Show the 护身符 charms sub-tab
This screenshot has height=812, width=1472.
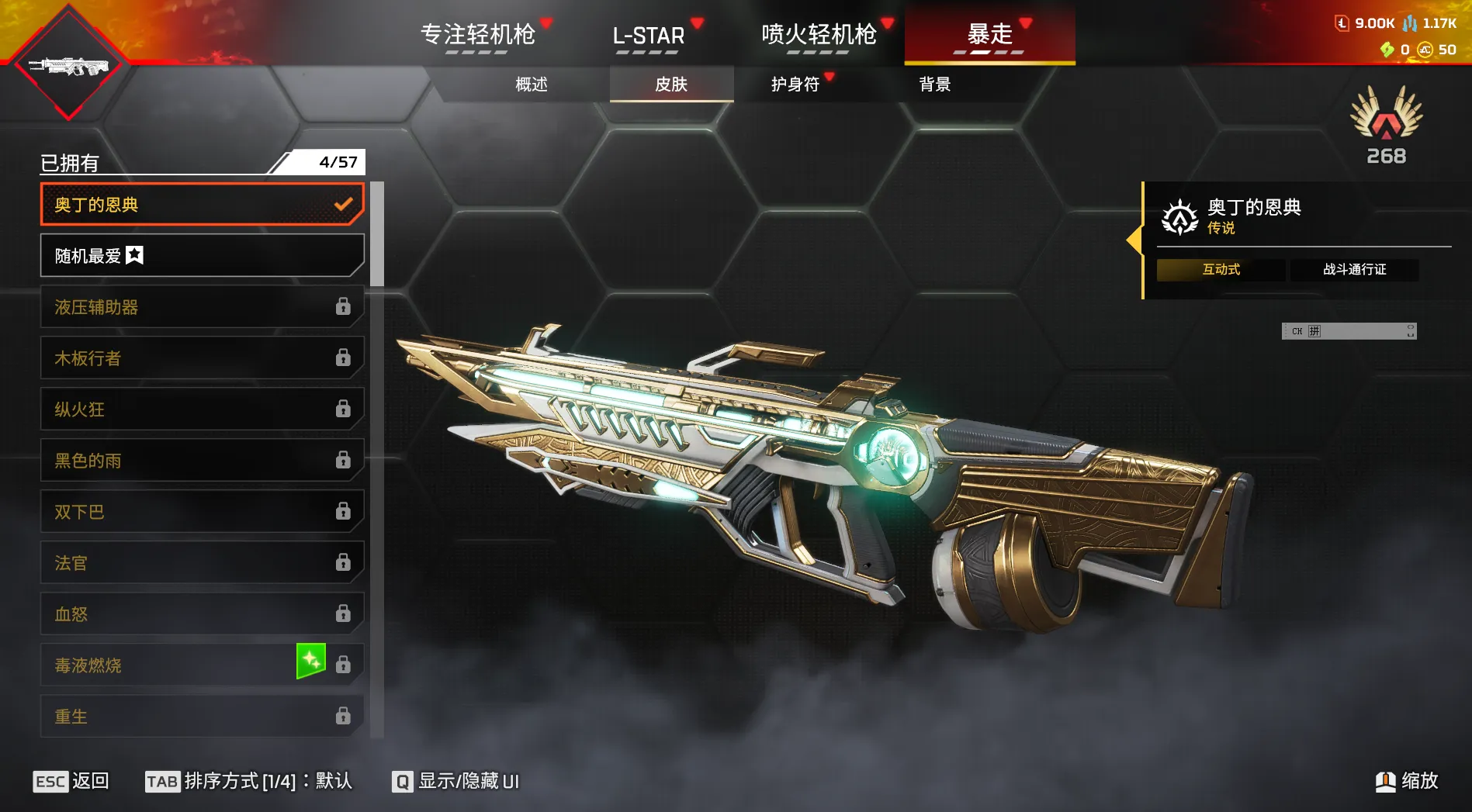tap(795, 85)
